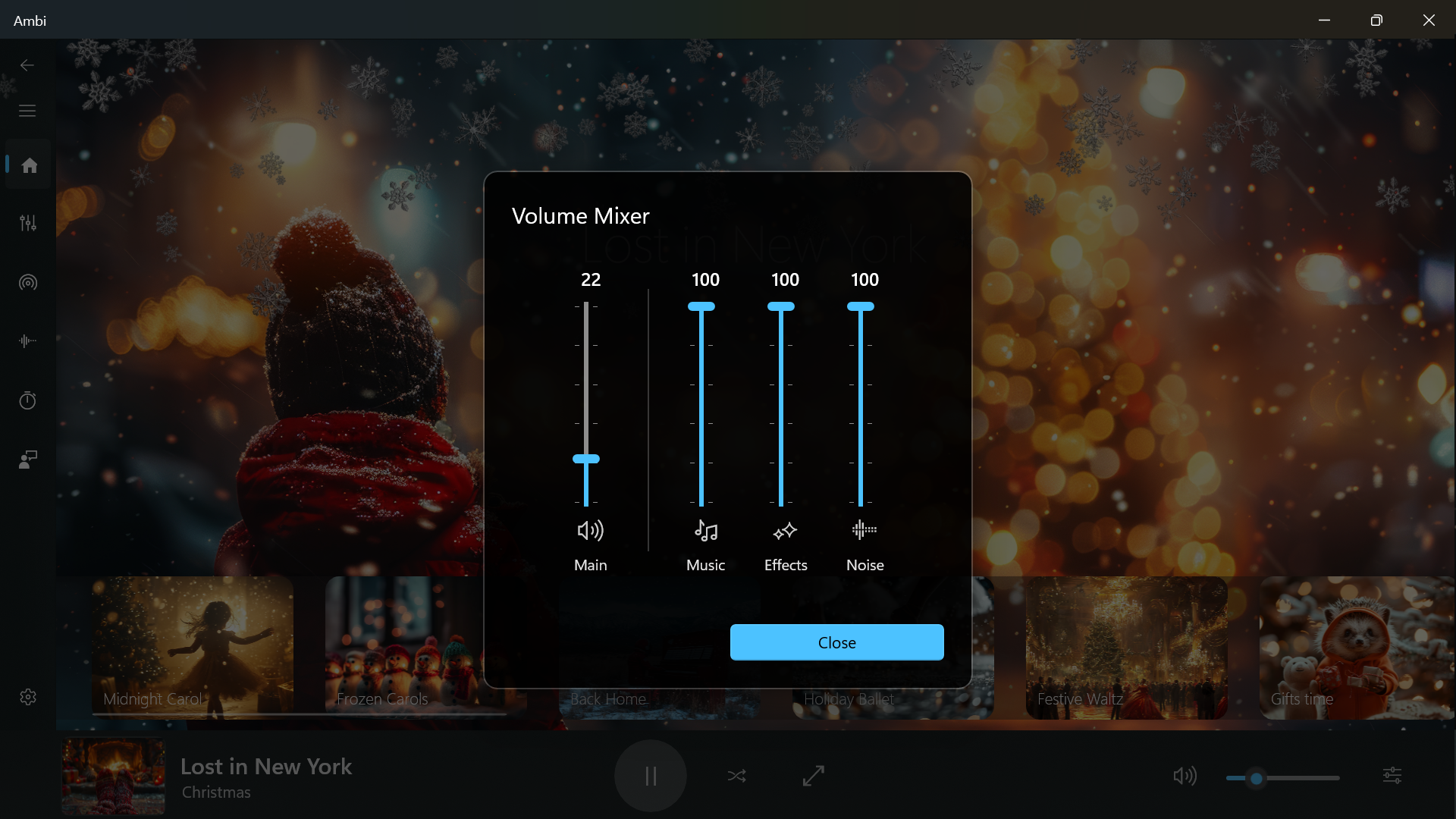Screen dimensions: 1456x819
Task: Open the mixer icon in the left sidebar
Action: [x=27, y=222]
